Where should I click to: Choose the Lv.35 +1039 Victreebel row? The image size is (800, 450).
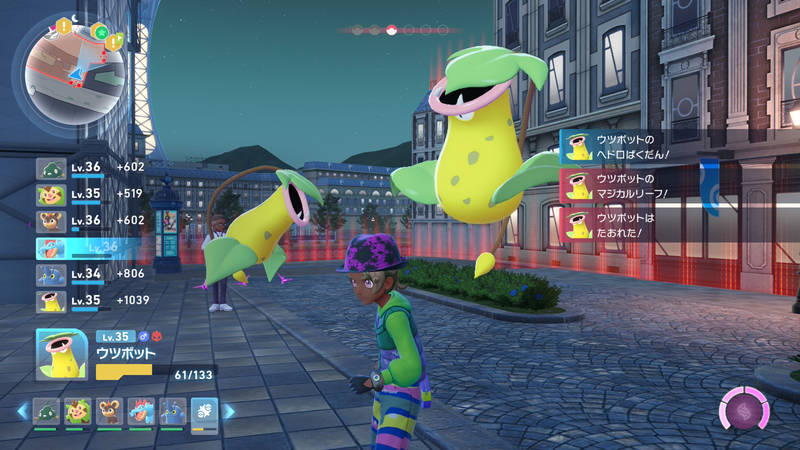[90, 301]
